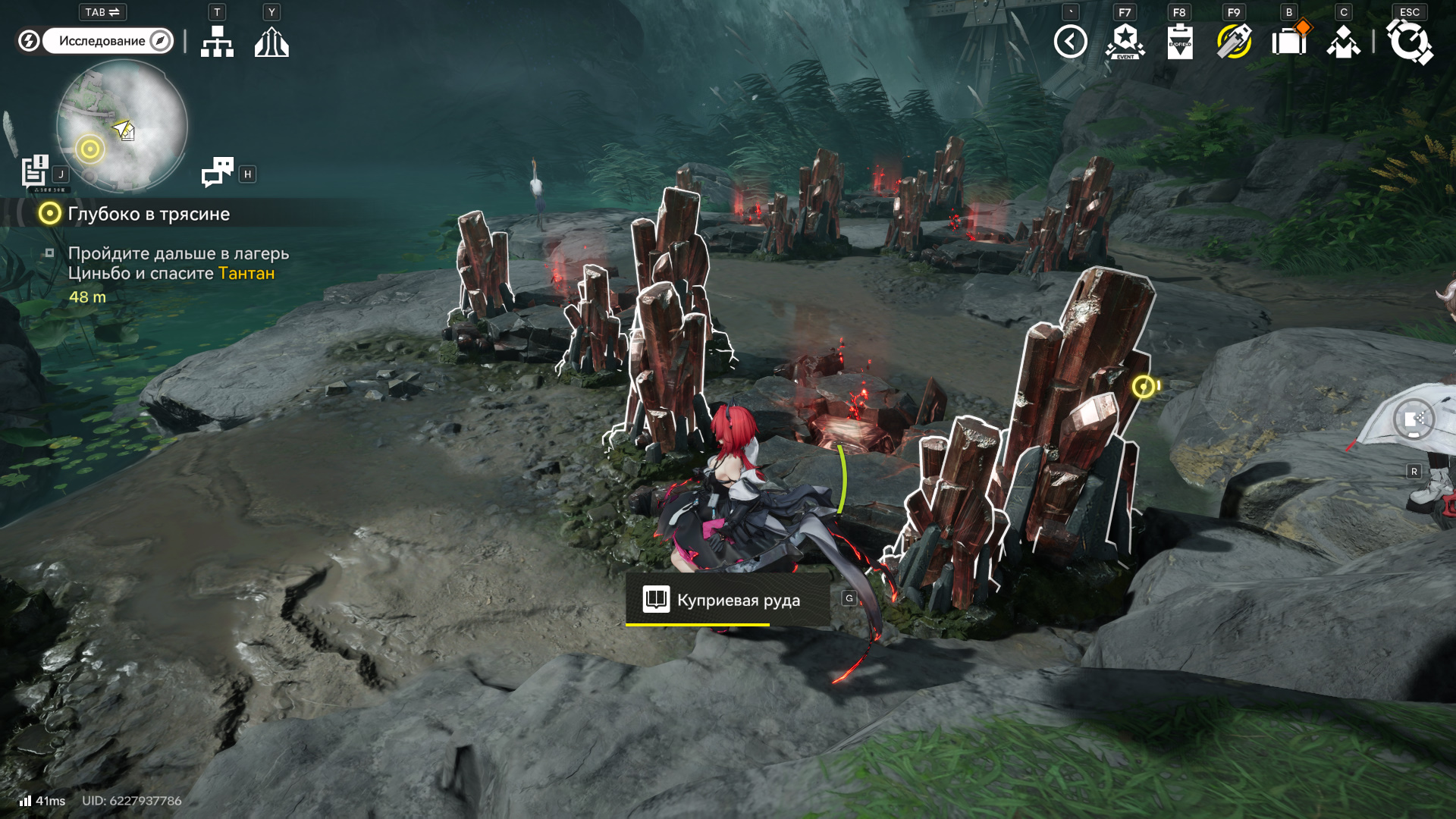Pick up Куприевая руда prompt

pos(726,600)
